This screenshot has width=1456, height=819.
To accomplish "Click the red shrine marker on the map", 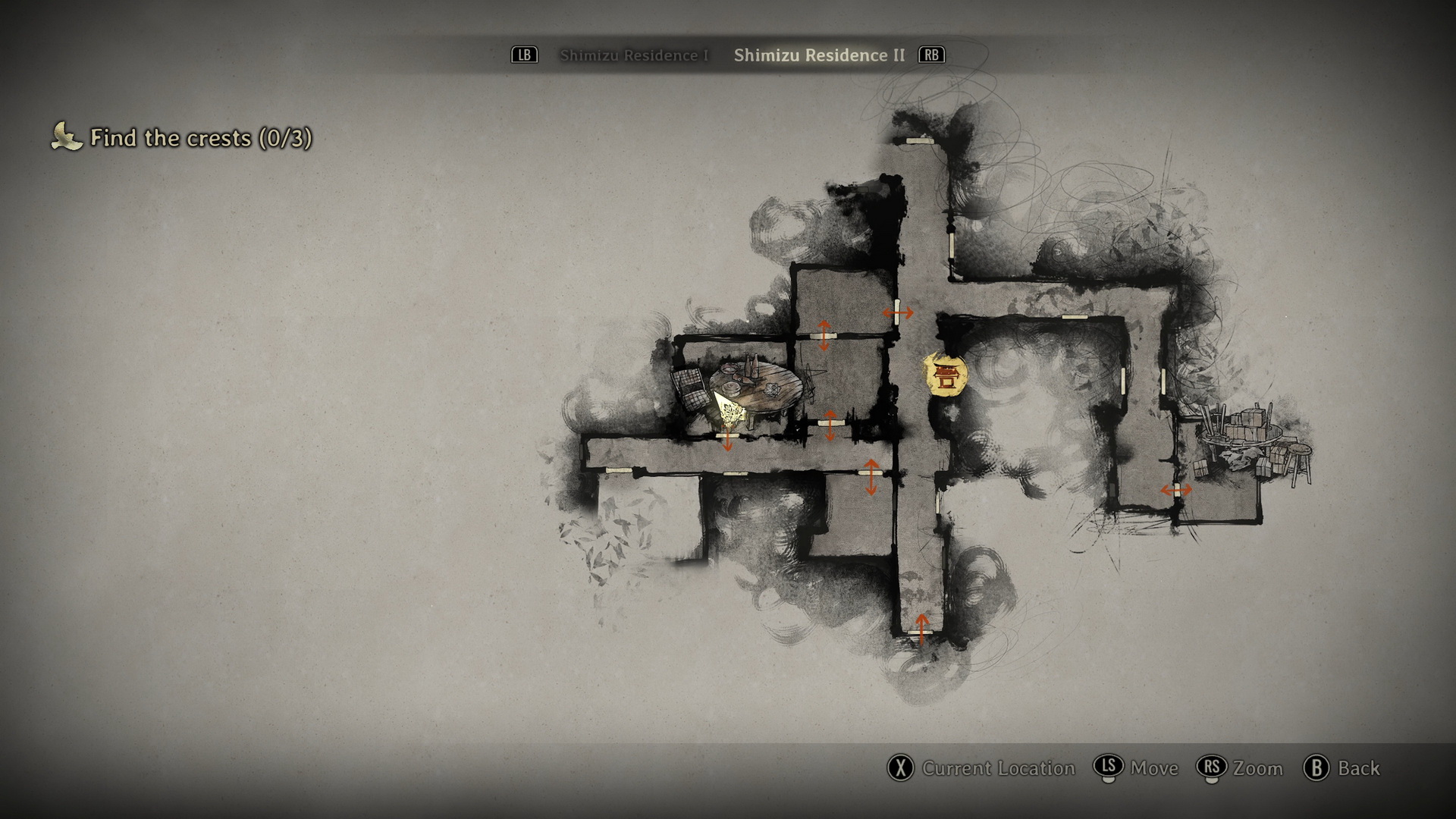I will click(x=945, y=375).
